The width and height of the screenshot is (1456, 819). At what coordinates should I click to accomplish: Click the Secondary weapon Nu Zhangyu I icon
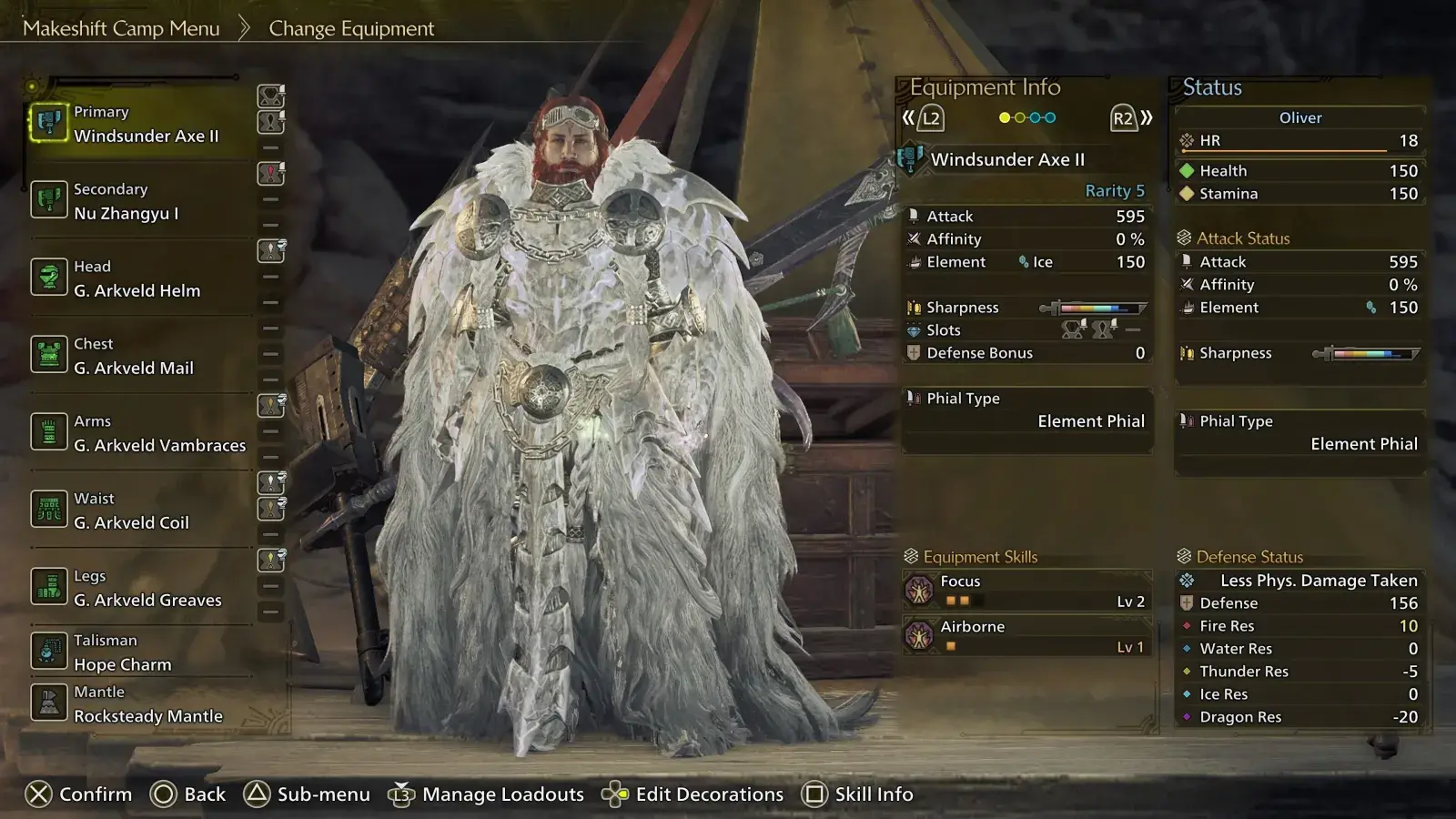point(50,200)
